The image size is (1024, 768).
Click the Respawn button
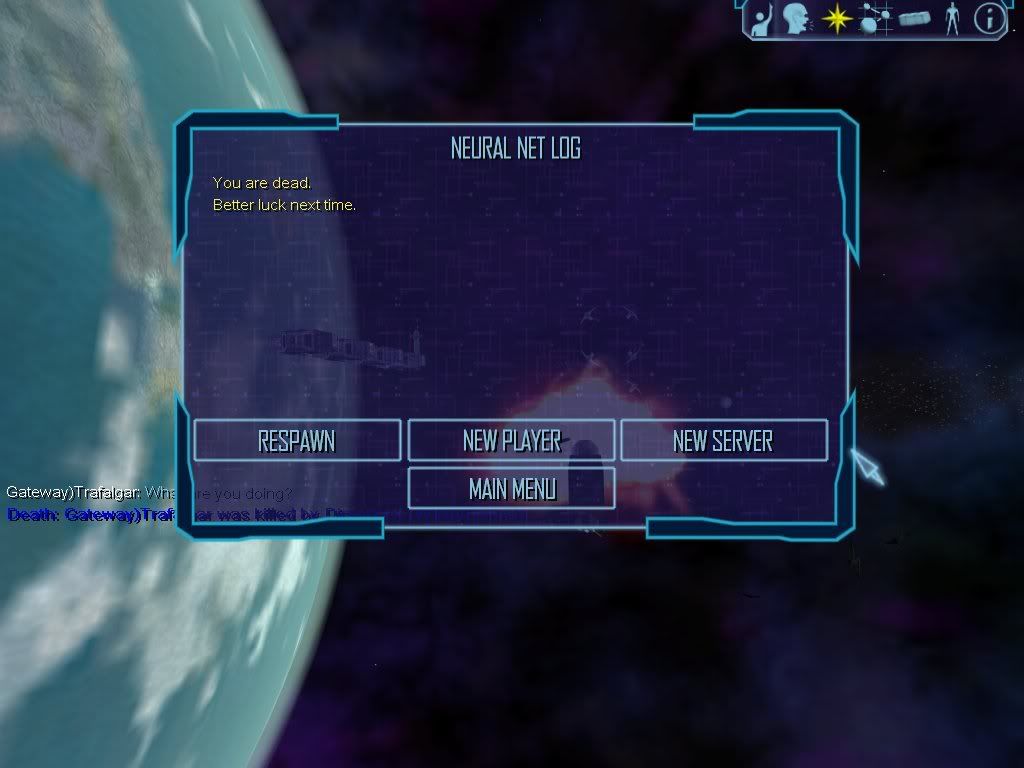(x=297, y=440)
